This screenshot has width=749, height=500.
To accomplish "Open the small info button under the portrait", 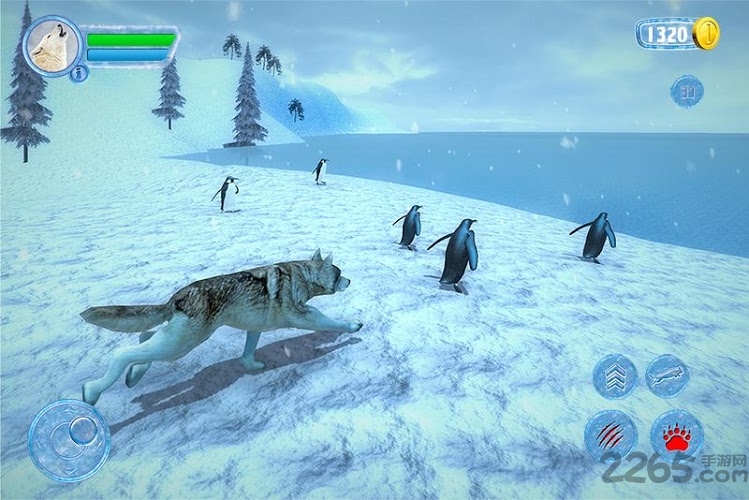I will (79, 72).
